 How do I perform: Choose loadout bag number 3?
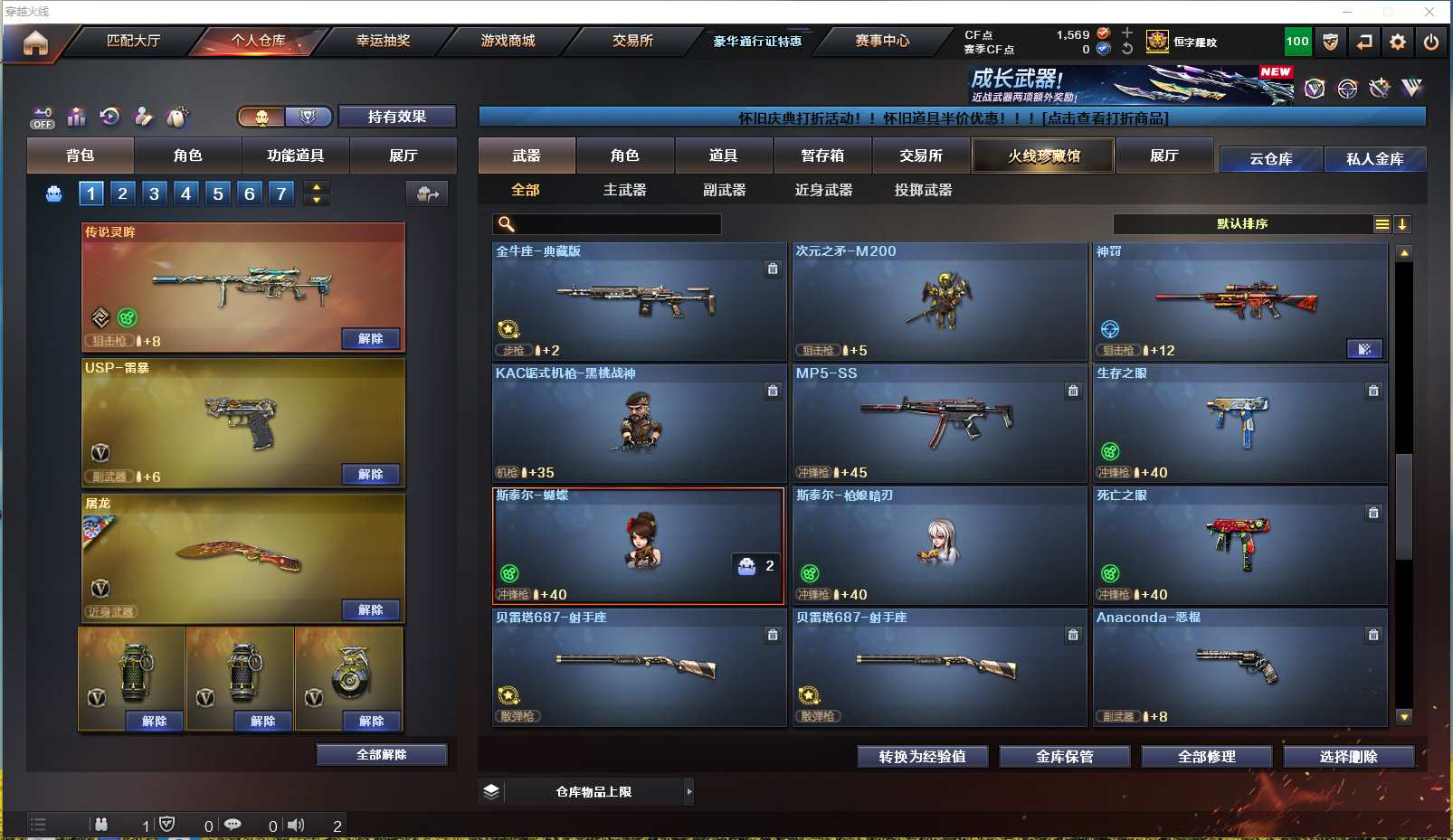pos(155,193)
